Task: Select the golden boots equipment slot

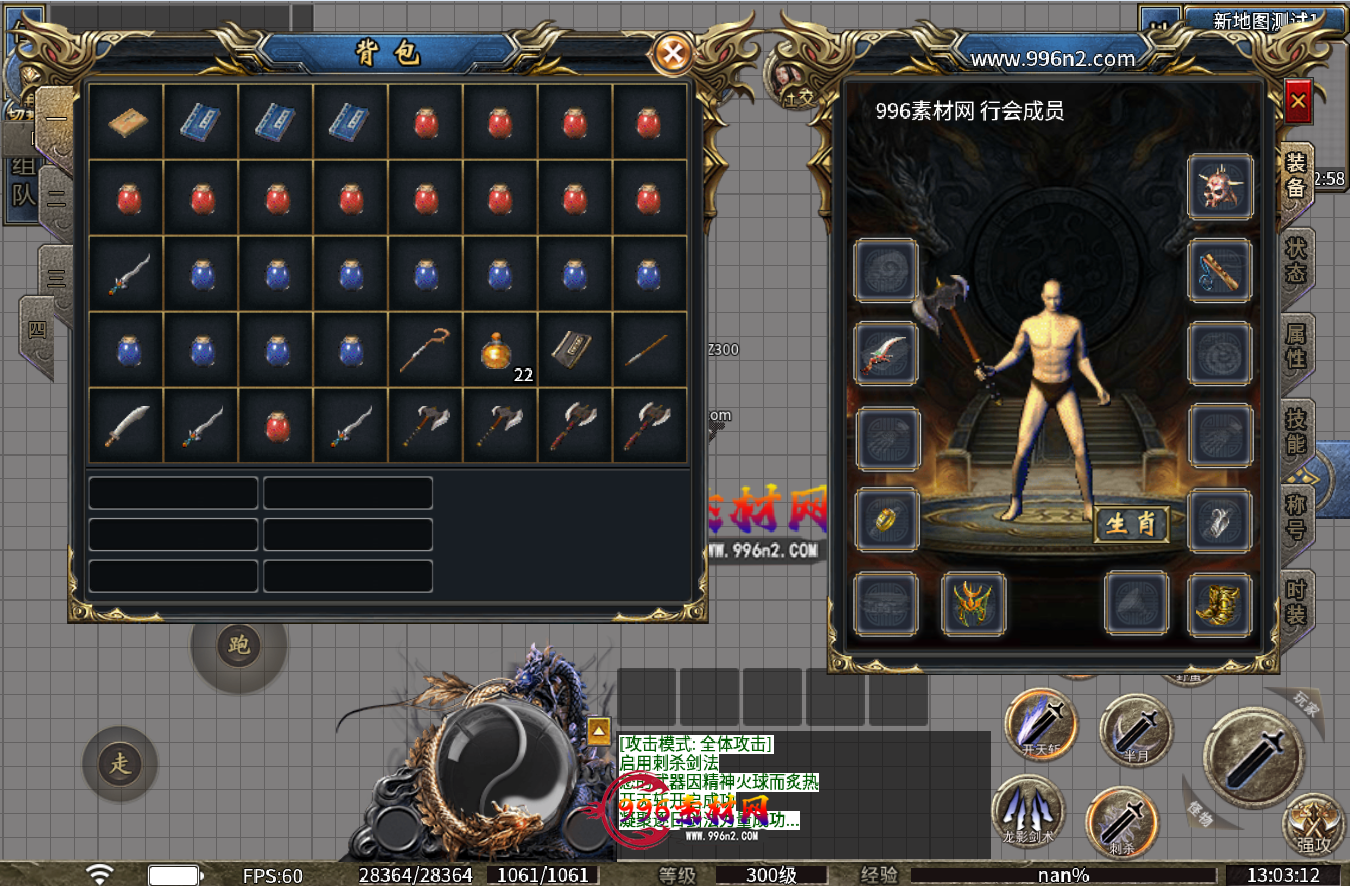Action: pyautogui.click(x=1220, y=604)
